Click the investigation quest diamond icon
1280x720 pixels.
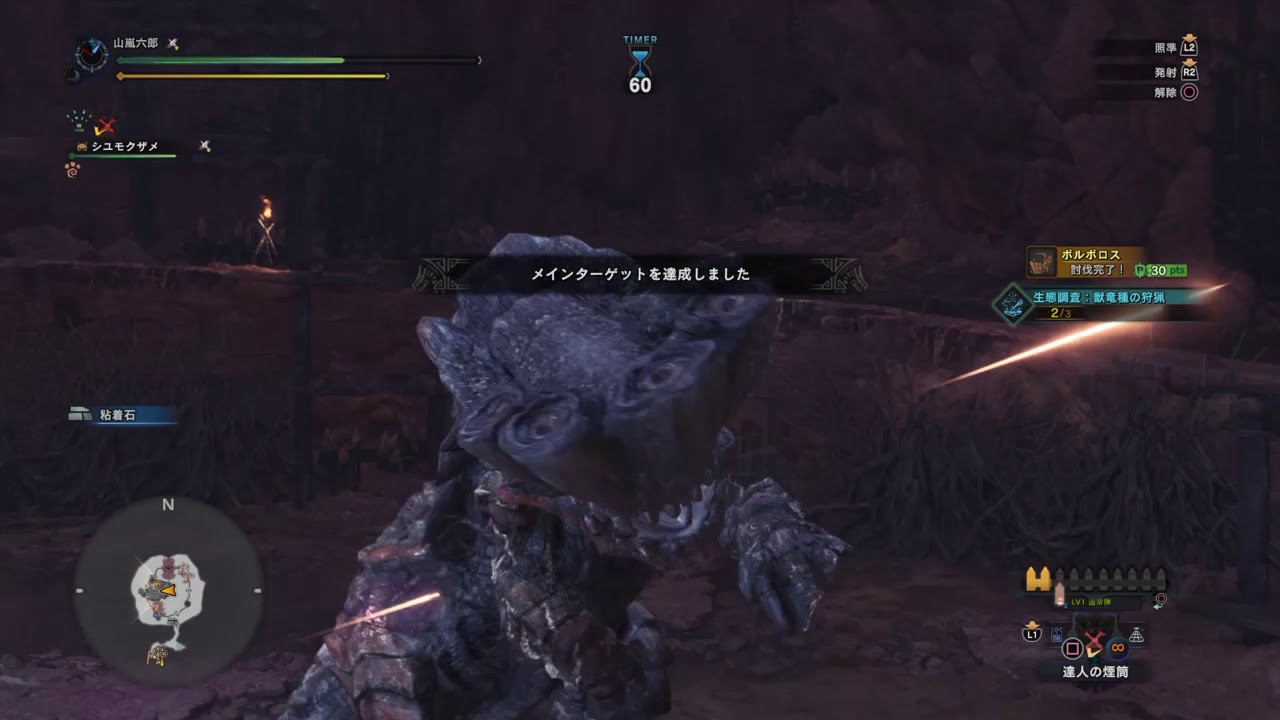(x=1012, y=304)
